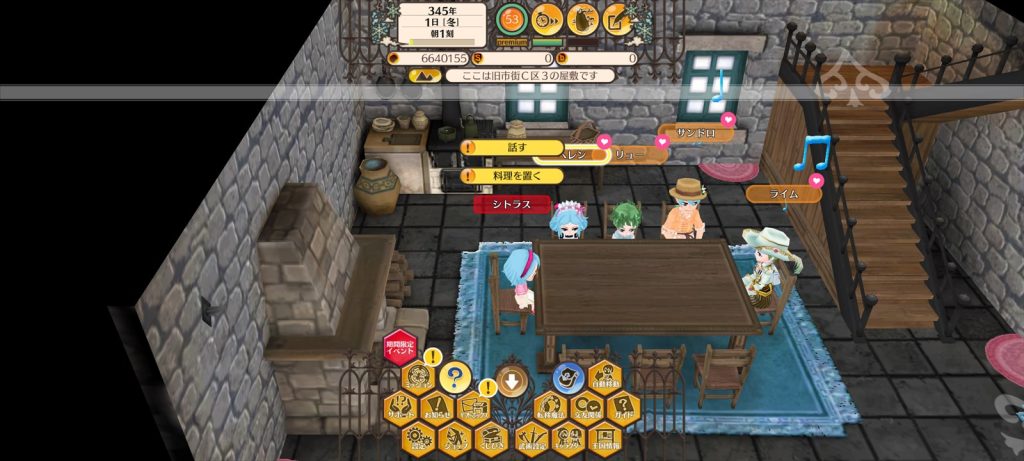The image size is (1024, 461).
Task: Choose the 話す (talk) action
Action: point(515,147)
